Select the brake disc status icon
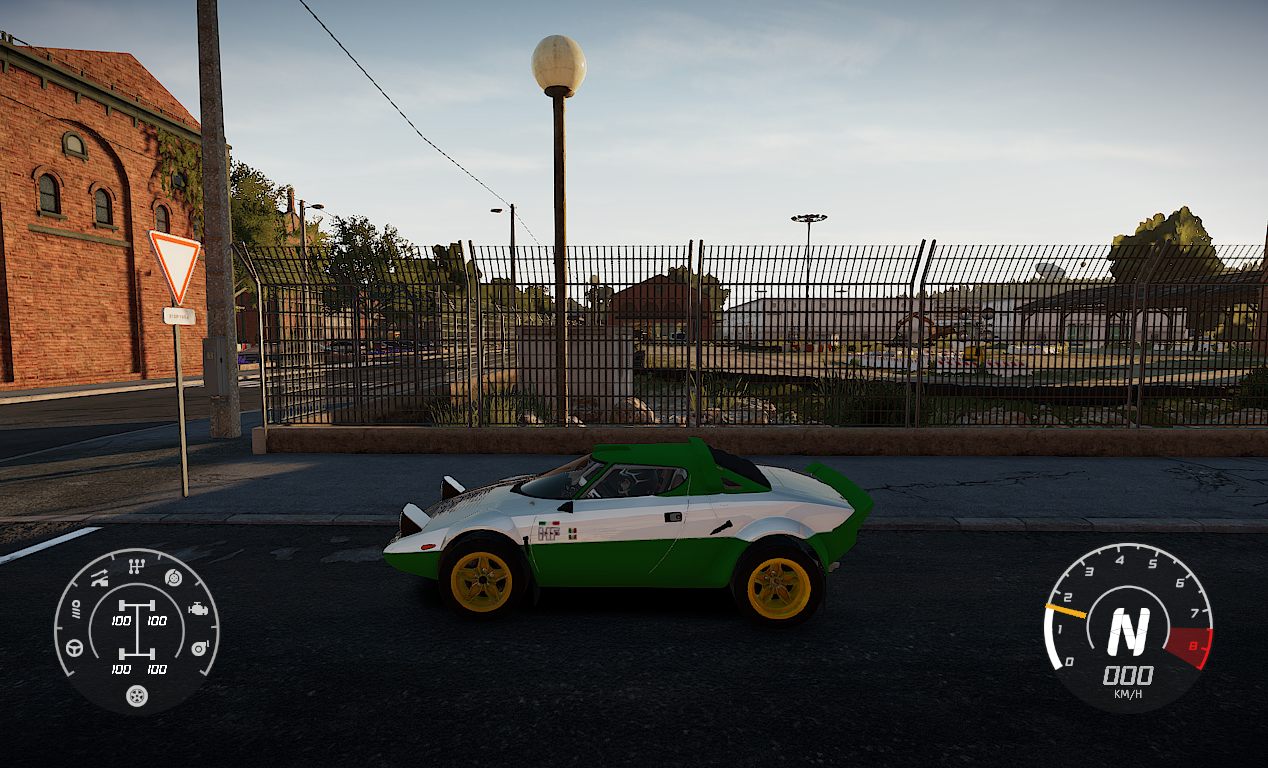Viewport: 1268px width, 768px height. click(x=174, y=577)
